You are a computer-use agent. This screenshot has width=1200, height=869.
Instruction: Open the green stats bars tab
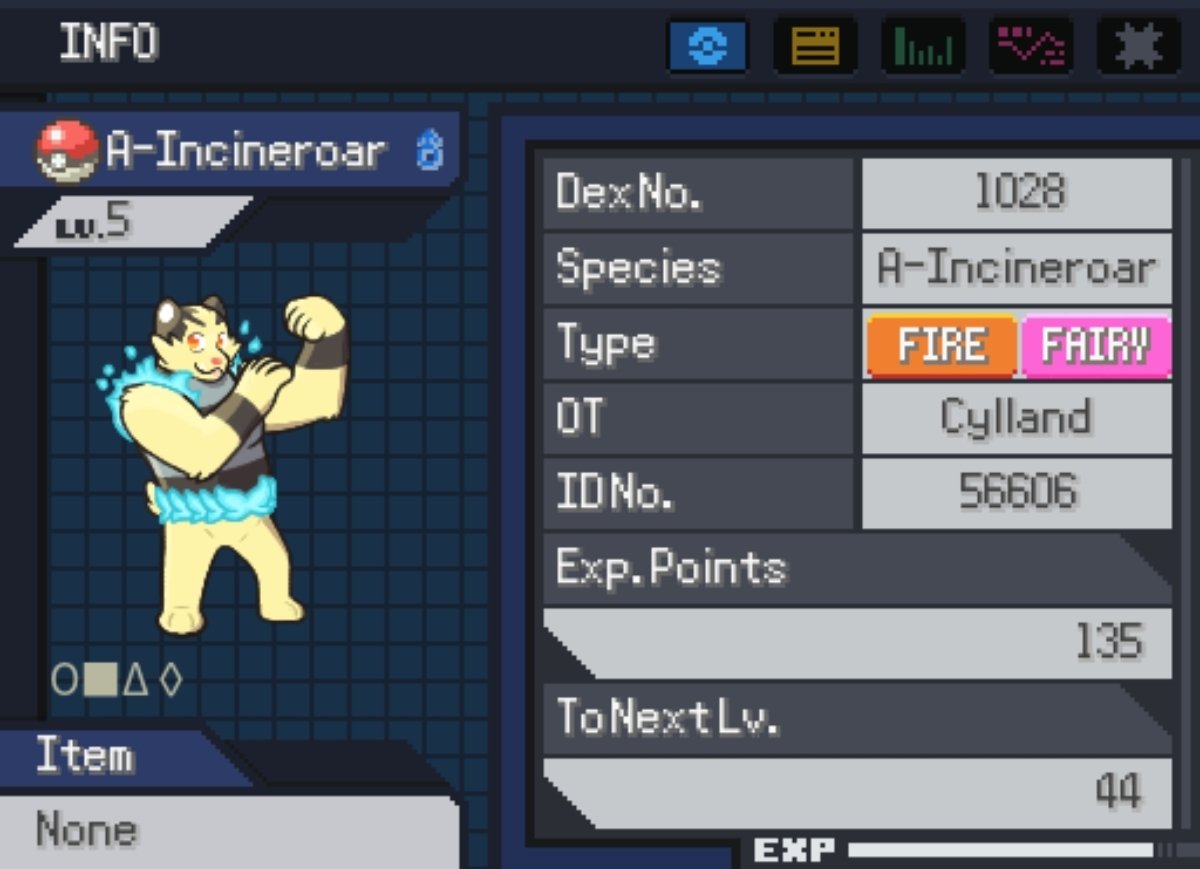(923, 46)
